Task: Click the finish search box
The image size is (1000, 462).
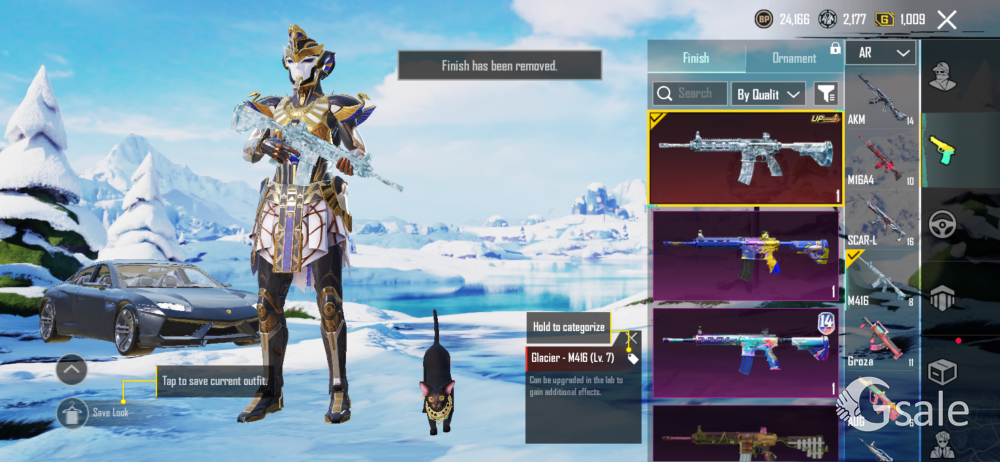Action: [689, 93]
